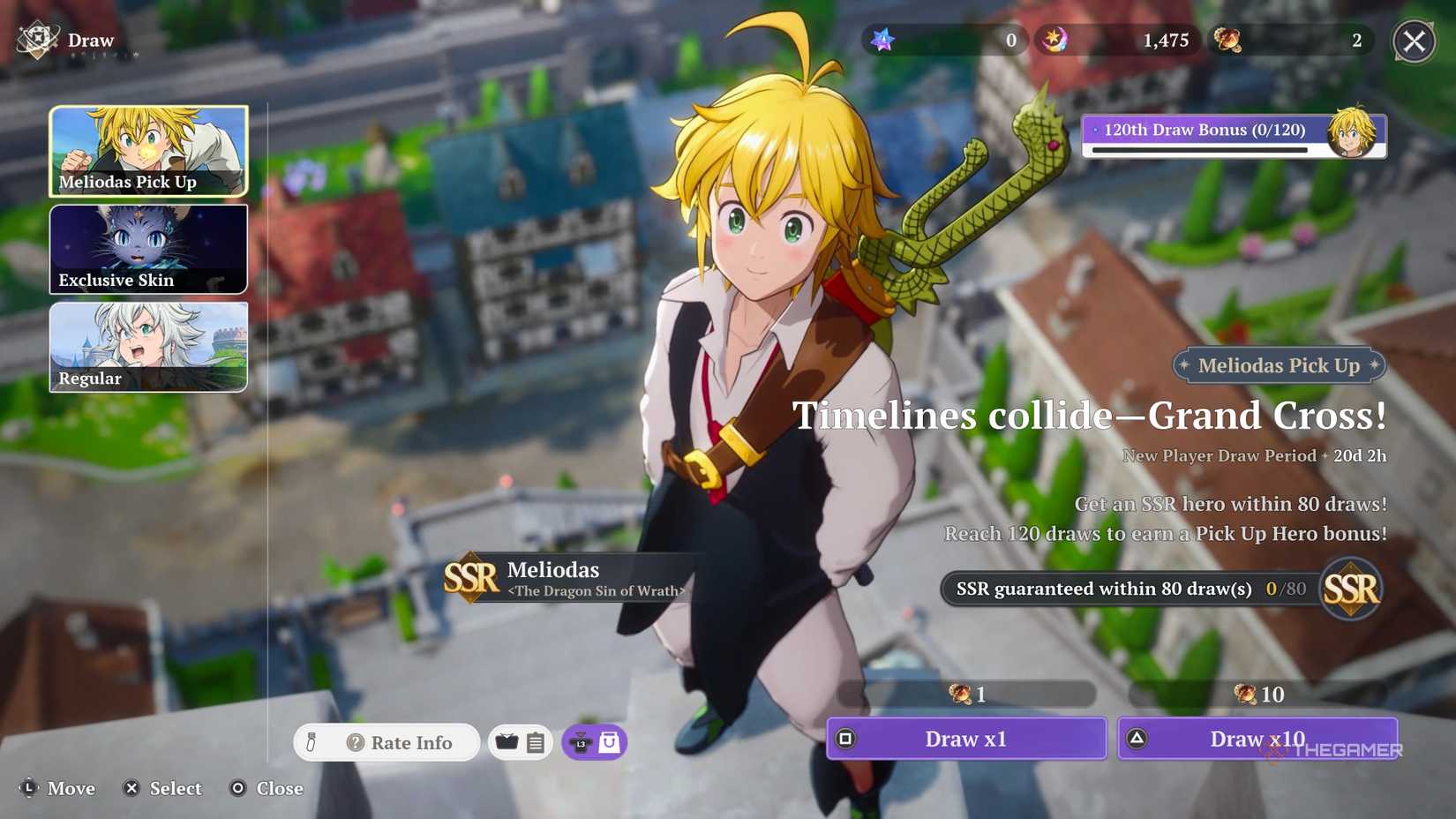
Task: Switch to the Exclusive Skin banner
Action: point(148,249)
